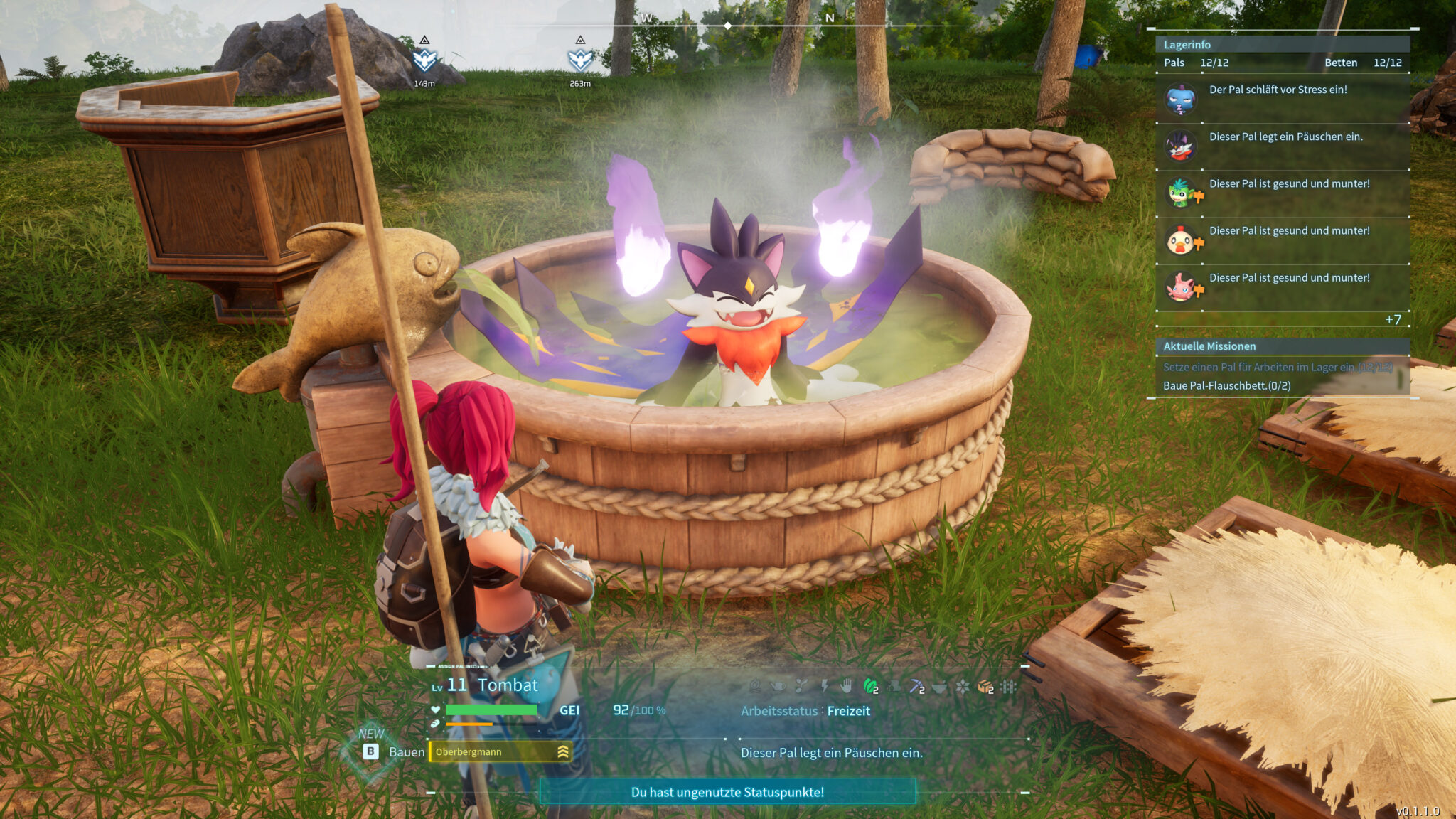The width and height of the screenshot is (1456, 819).
Task: Click the Tombat name in the Pal info panel
Action: (508, 685)
